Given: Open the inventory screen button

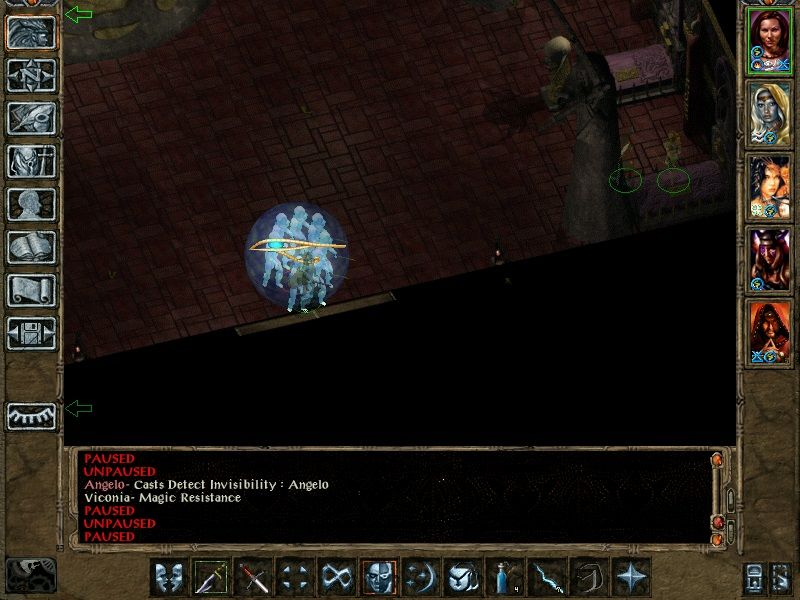Looking at the screenshot, I should pyautogui.click(x=31, y=161).
